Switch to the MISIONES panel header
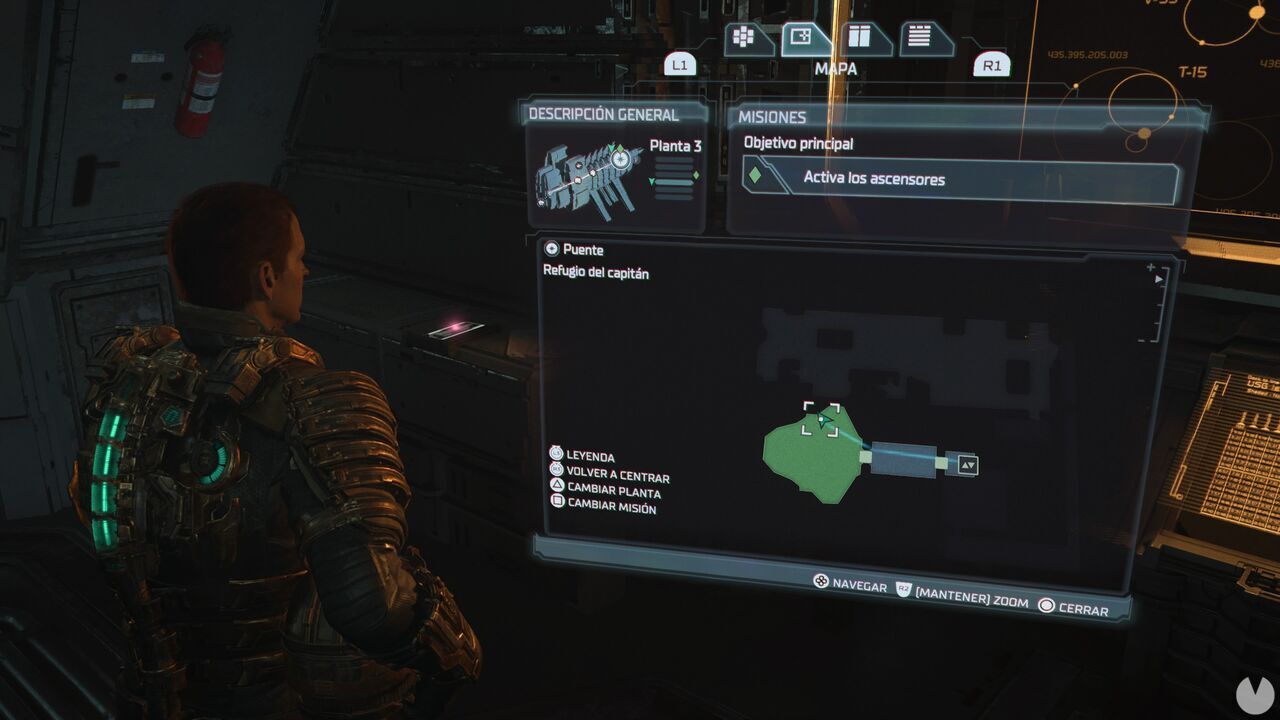Viewport: 1280px width, 720px height. coord(771,116)
